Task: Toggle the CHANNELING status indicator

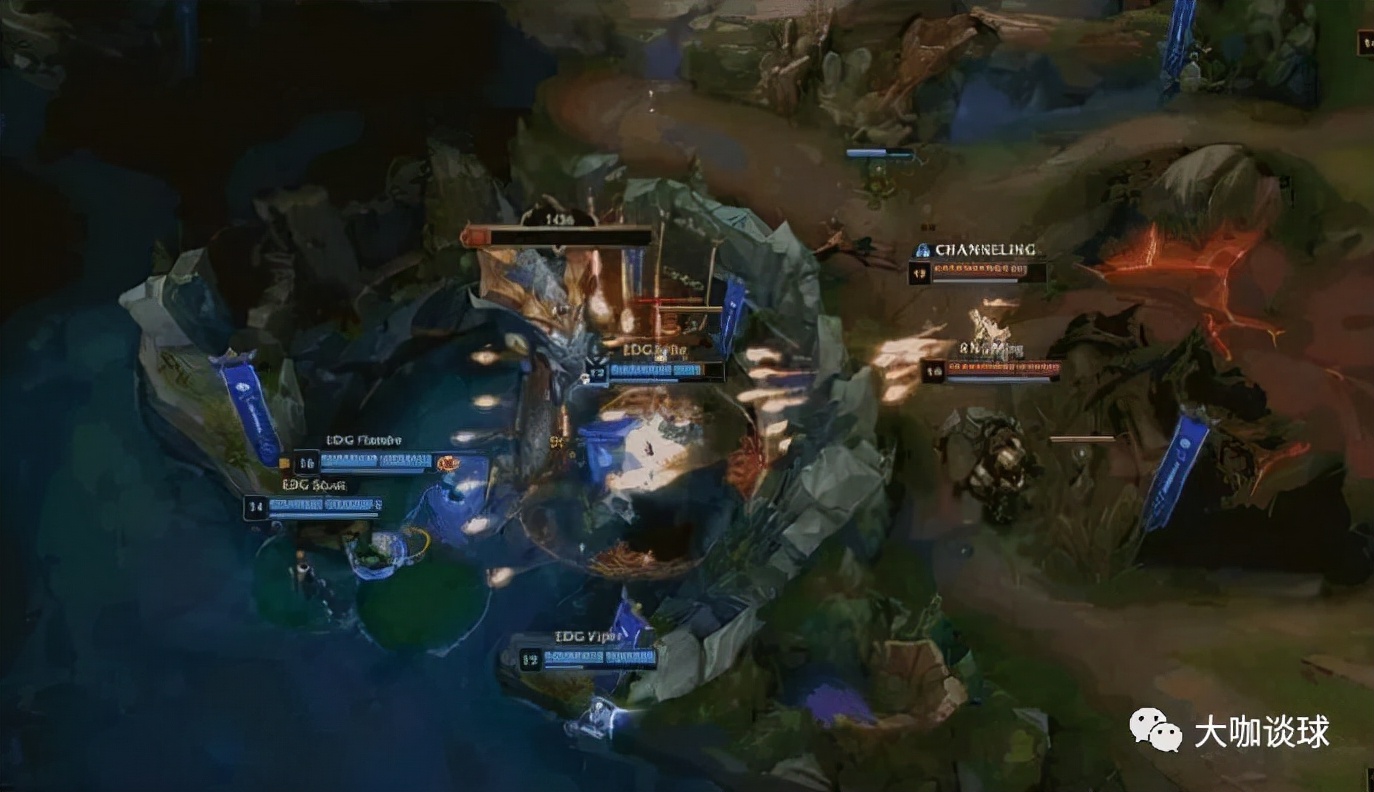Action: point(985,250)
